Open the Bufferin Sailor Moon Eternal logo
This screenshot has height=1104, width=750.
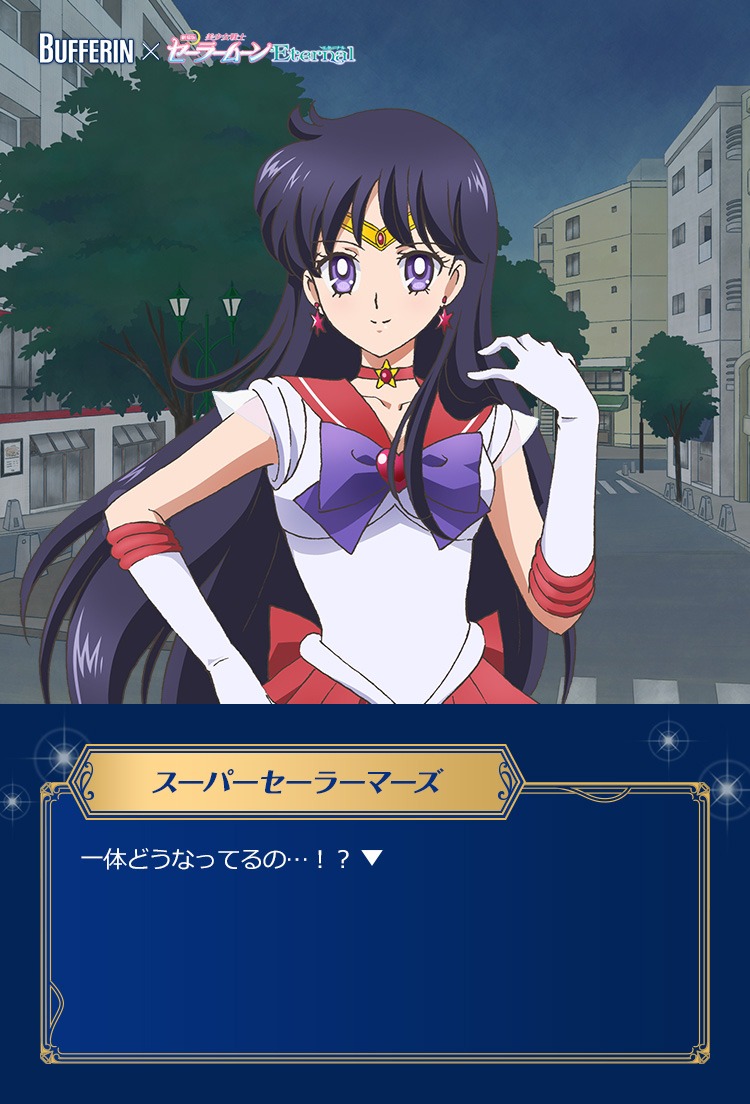[x=197, y=49]
